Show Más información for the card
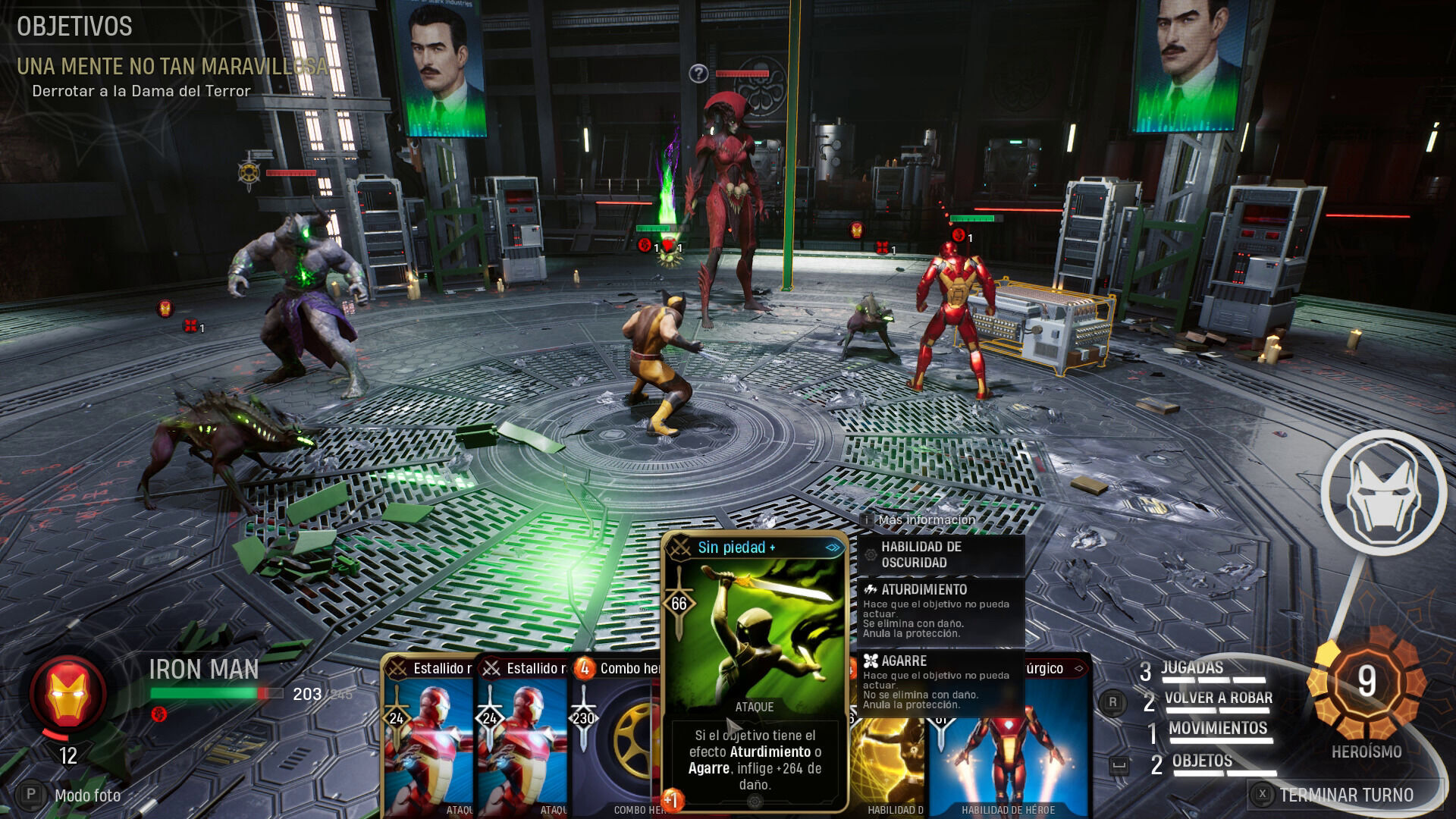This screenshot has width=1456, height=819. click(x=925, y=520)
